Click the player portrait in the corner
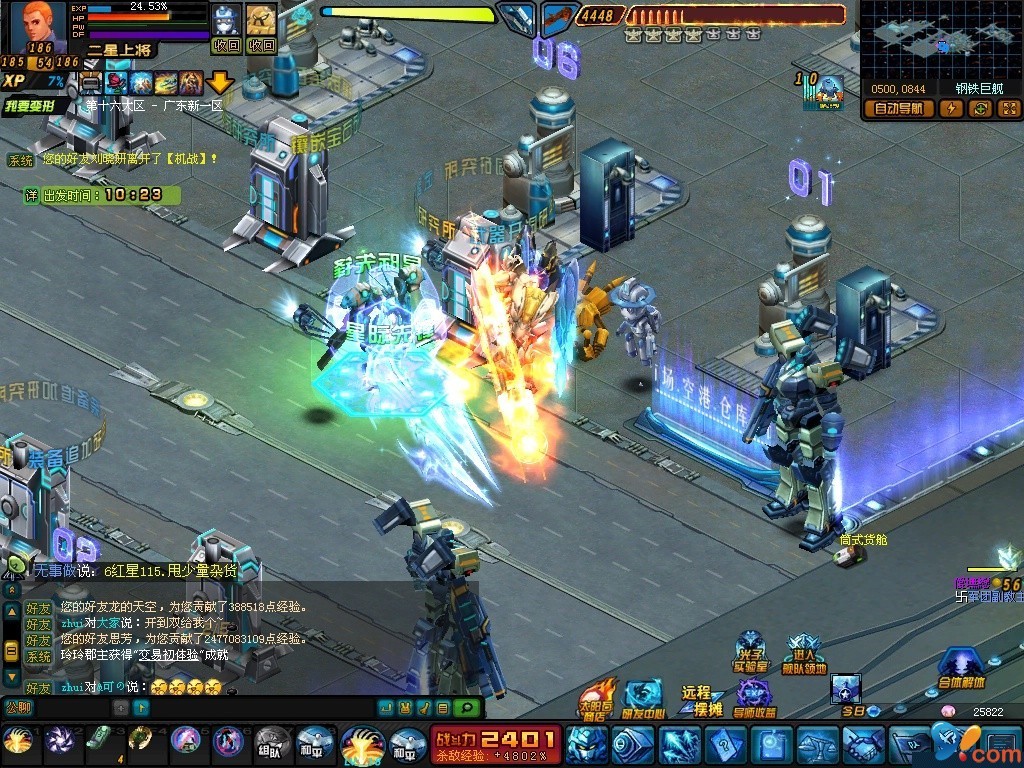Viewport: 1024px width, 768px height. pyautogui.click(x=38, y=27)
